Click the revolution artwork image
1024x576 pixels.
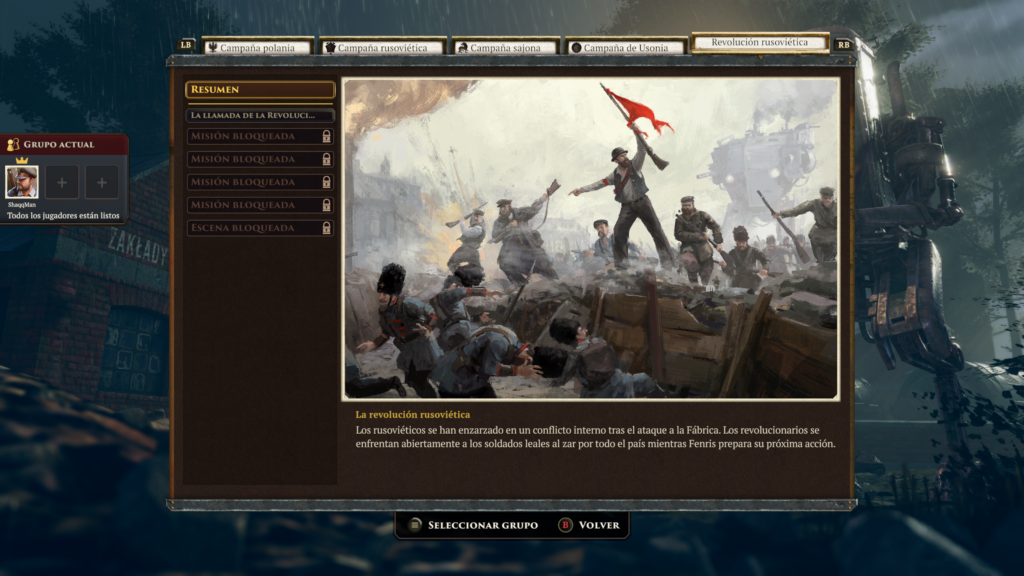591,239
